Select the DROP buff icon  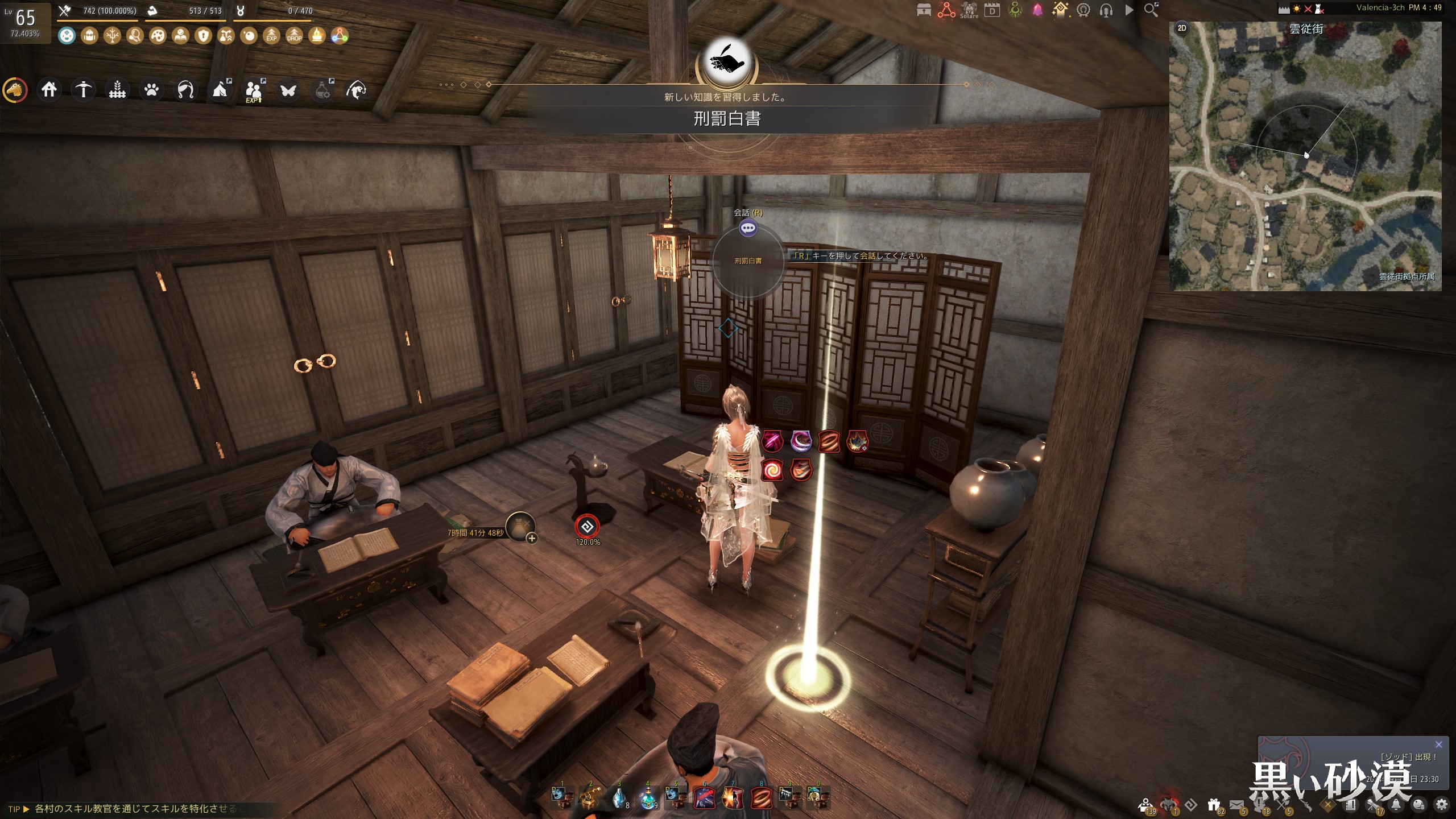[294, 36]
